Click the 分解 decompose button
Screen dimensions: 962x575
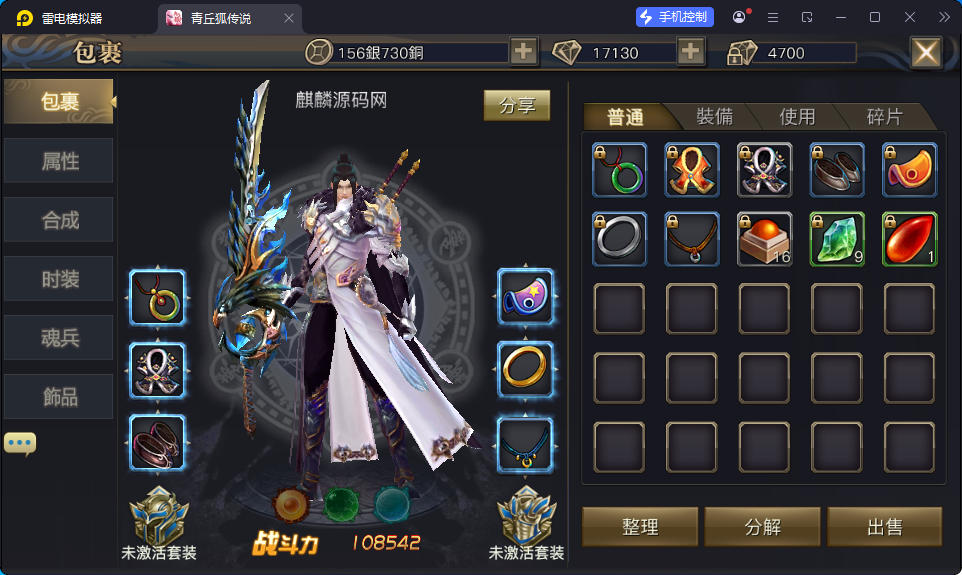click(762, 526)
